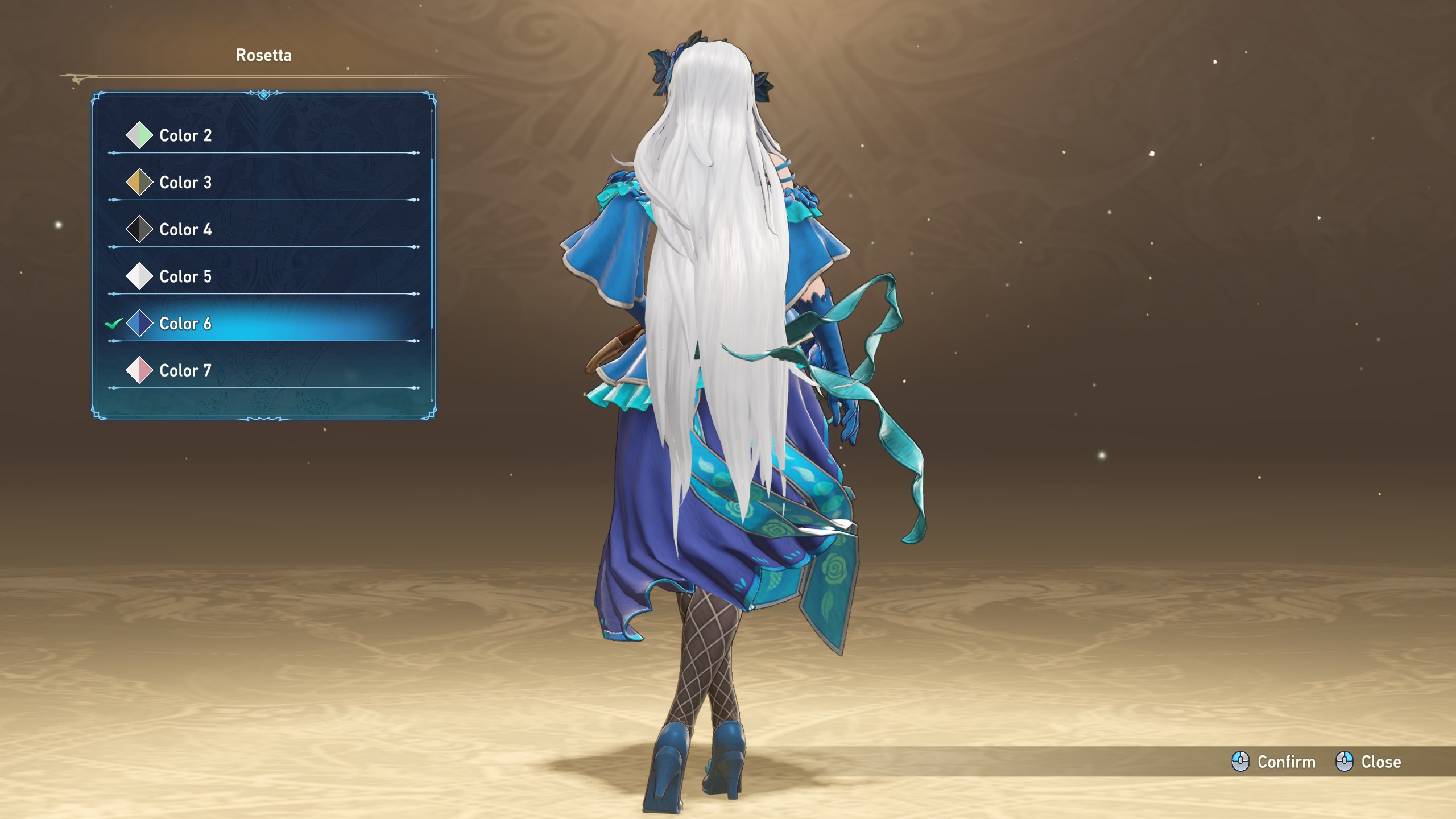
Task: Pick the Color 4 costume variant
Action: pyautogui.click(x=185, y=230)
